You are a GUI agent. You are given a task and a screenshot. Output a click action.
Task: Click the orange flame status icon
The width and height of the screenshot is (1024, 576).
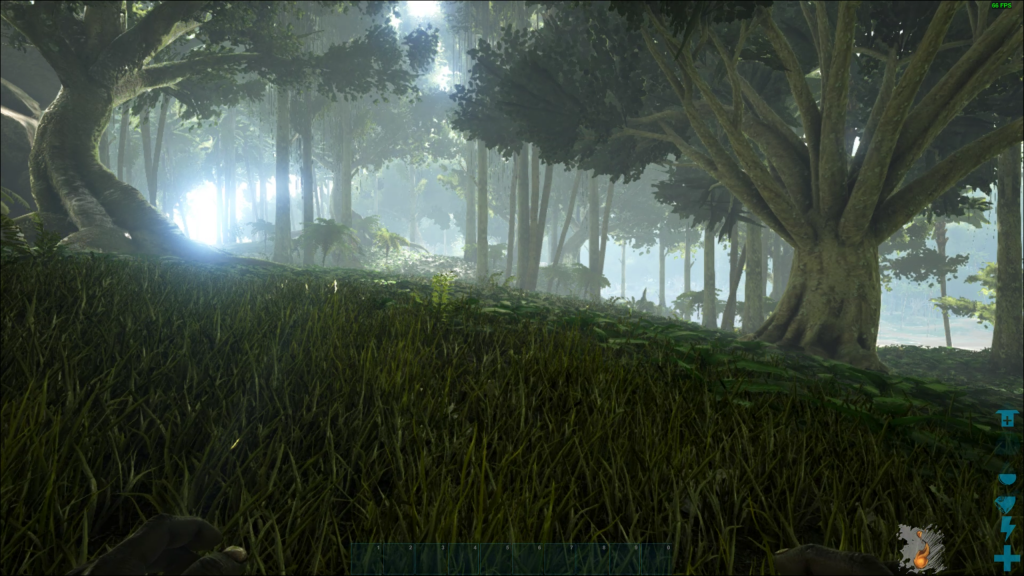pos(920,549)
